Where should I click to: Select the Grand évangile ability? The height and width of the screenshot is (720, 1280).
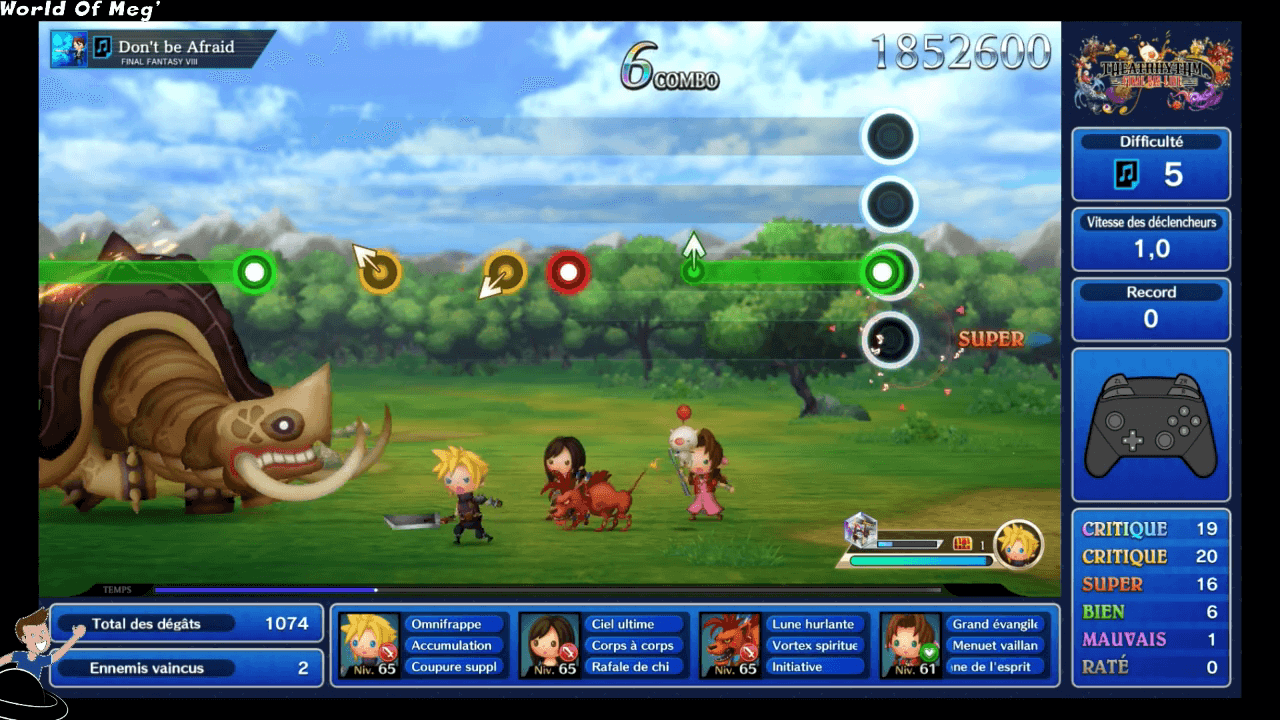pyautogui.click(x=993, y=624)
